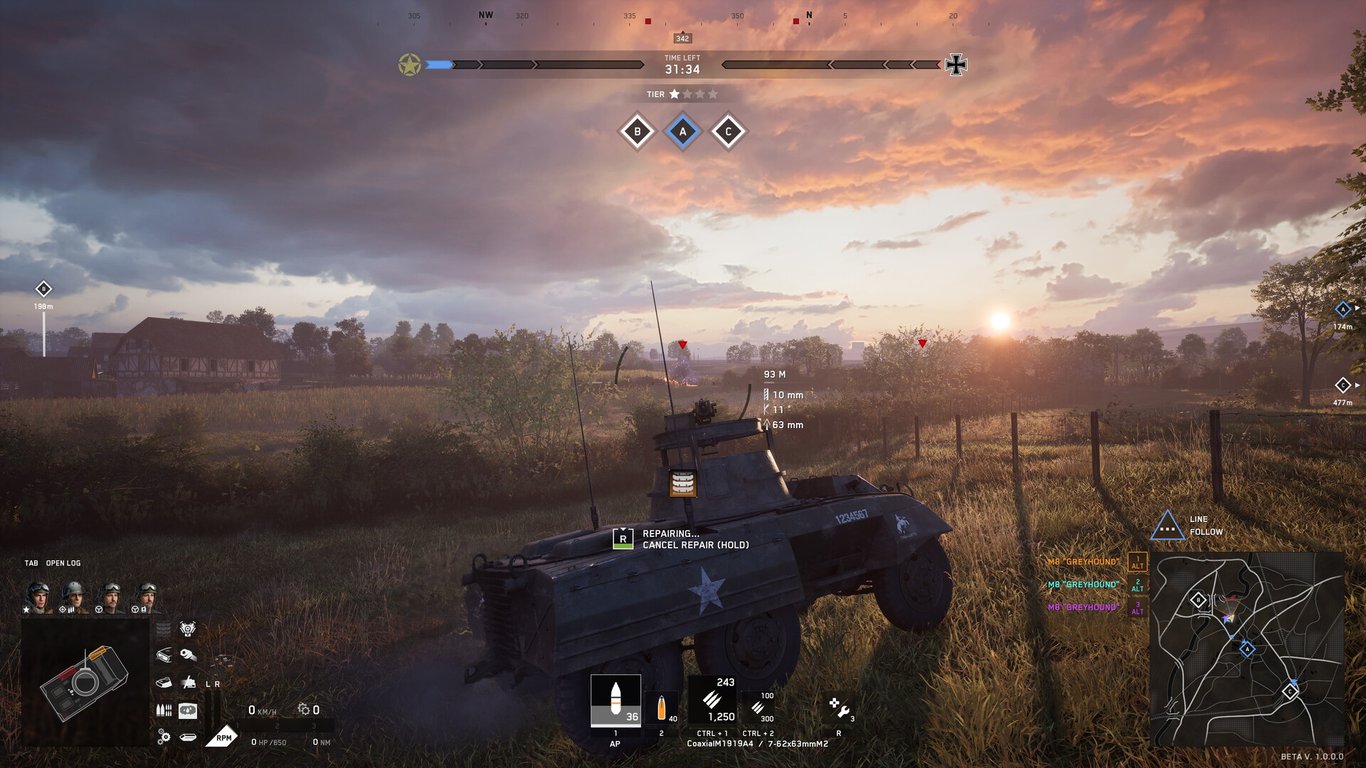The width and height of the screenshot is (1366, 768).
Task: Open the log via Tab Open Log
Action: (x=55, y=563)
